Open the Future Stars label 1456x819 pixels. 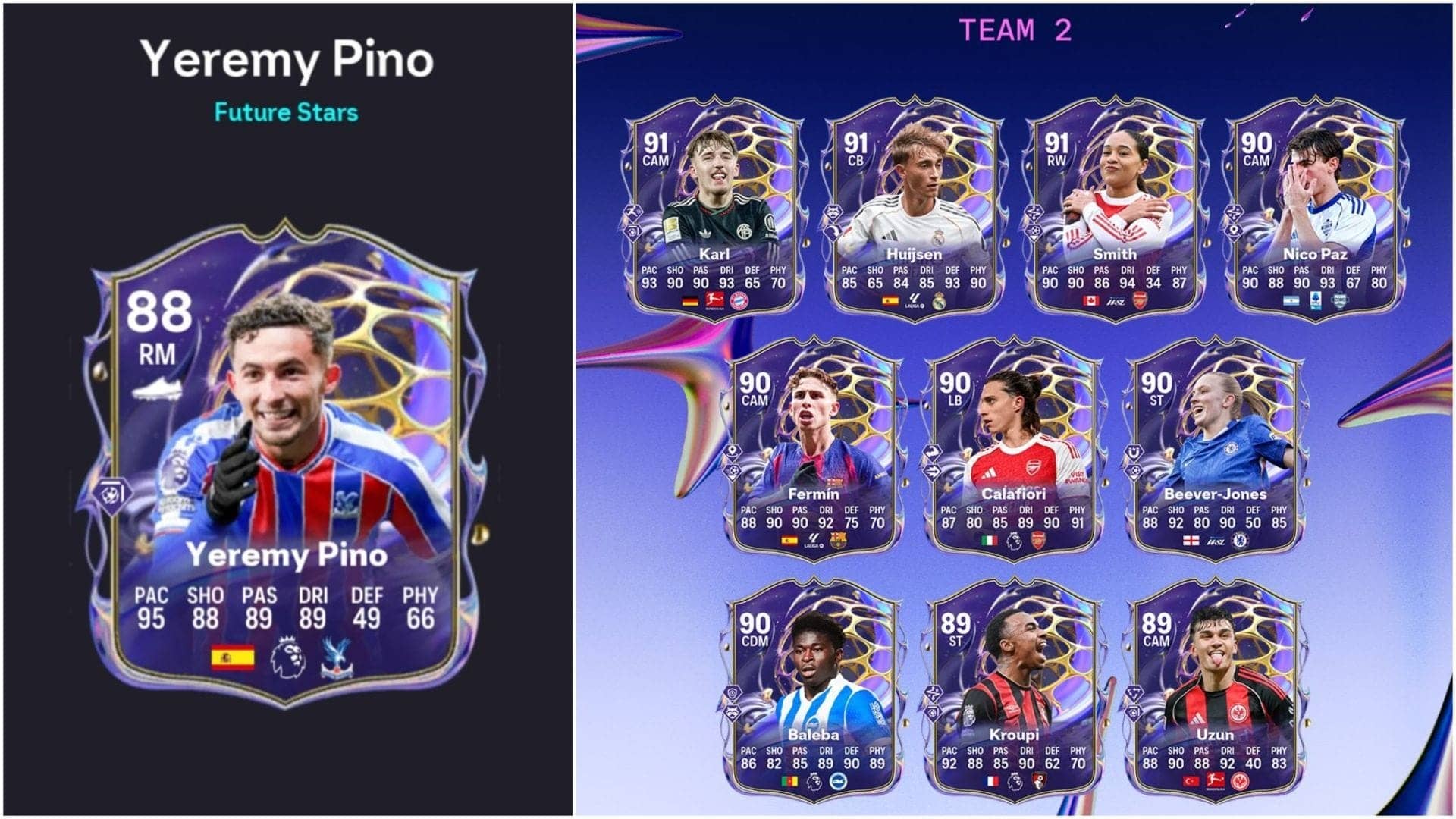coord(284,112)
